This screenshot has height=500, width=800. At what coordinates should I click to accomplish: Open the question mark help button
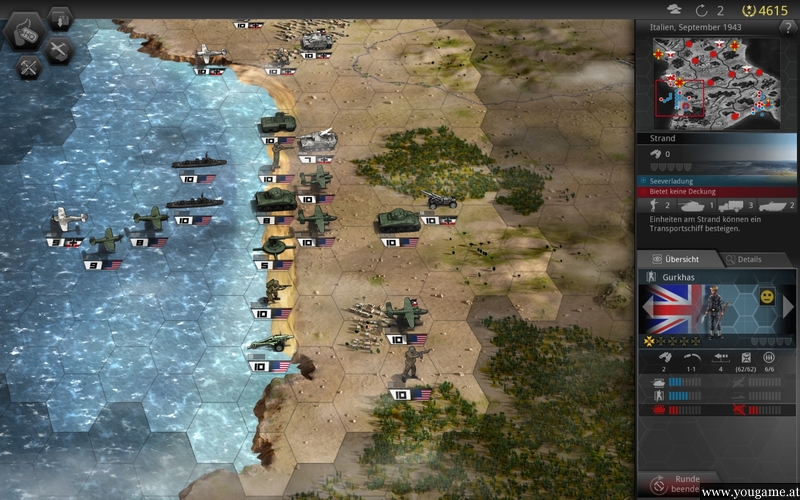tap(786, 28)
